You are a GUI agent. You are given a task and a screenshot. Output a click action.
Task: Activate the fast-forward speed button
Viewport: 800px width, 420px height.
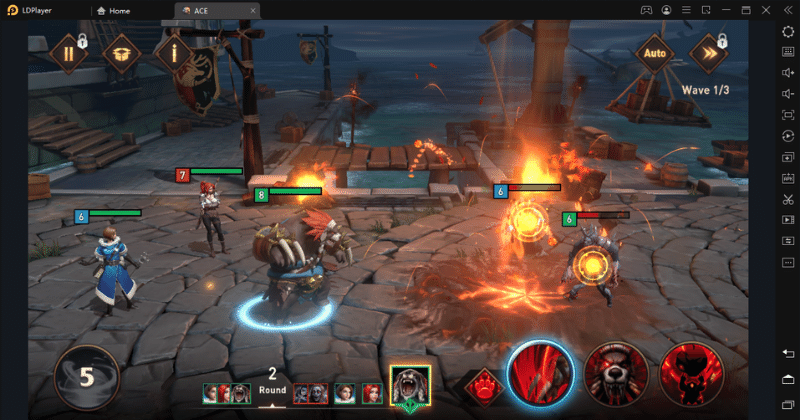pyautogui.click(x=708, y=52)
